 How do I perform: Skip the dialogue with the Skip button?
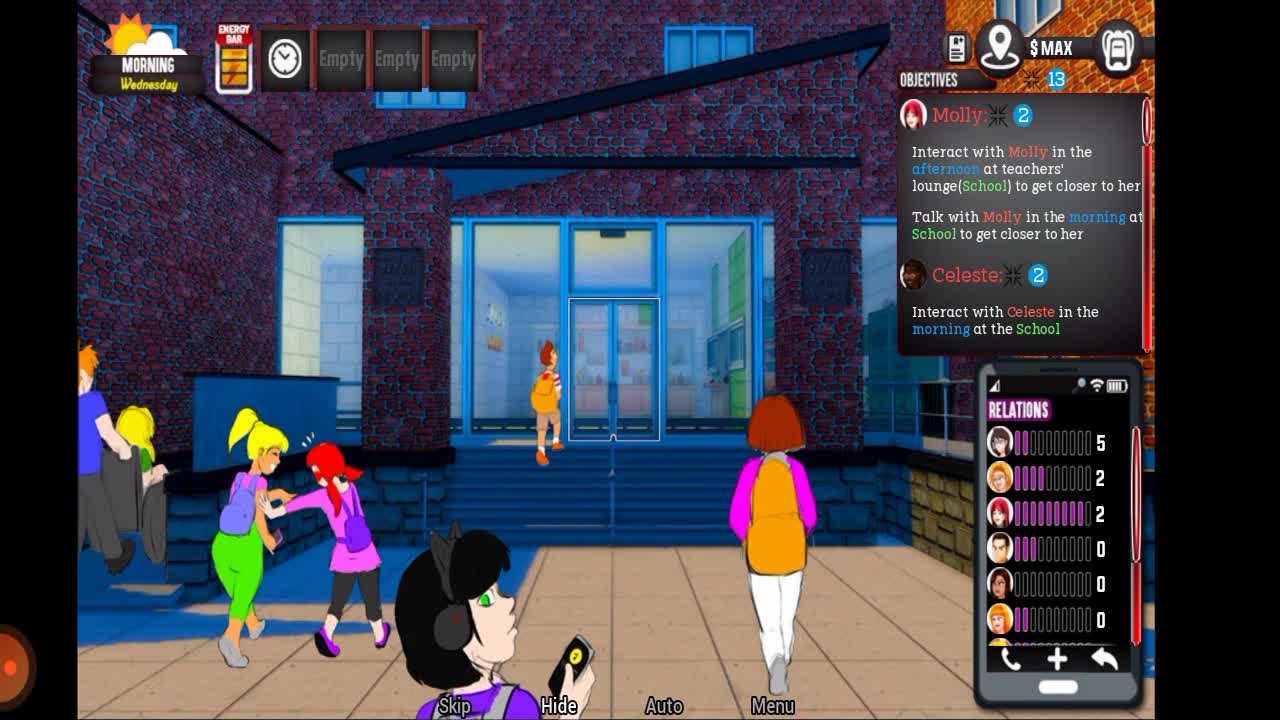tap(454, 706)
